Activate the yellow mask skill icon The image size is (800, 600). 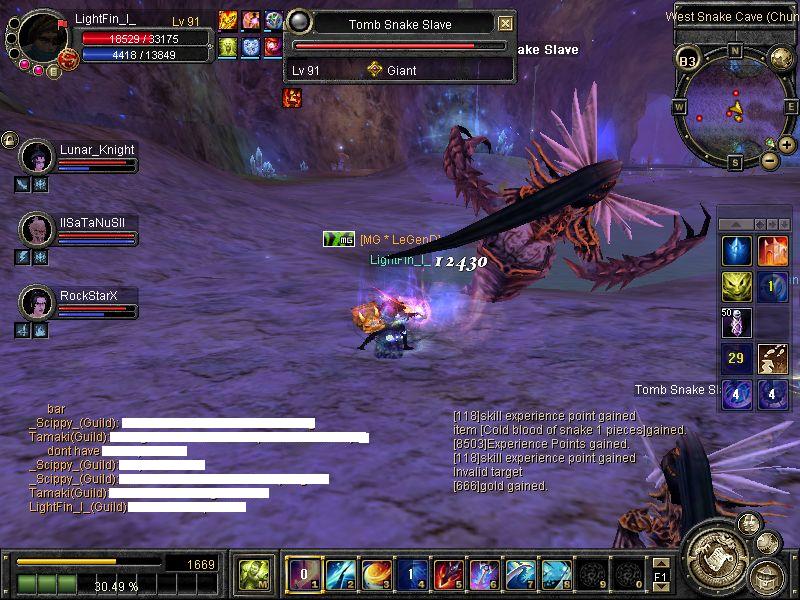pos(737,287)
